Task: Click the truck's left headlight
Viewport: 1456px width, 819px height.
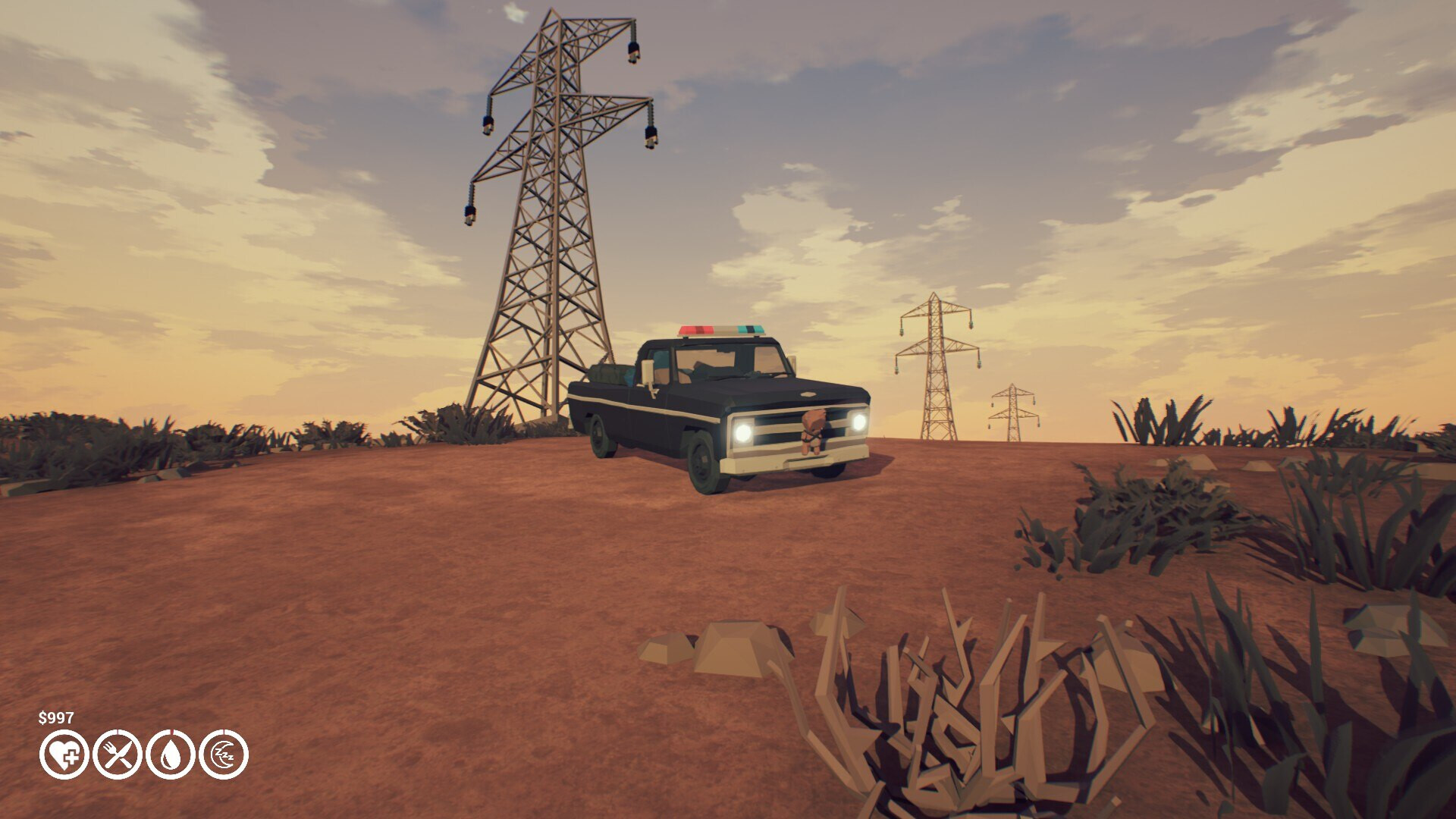Action: click(x=745, y=431)
